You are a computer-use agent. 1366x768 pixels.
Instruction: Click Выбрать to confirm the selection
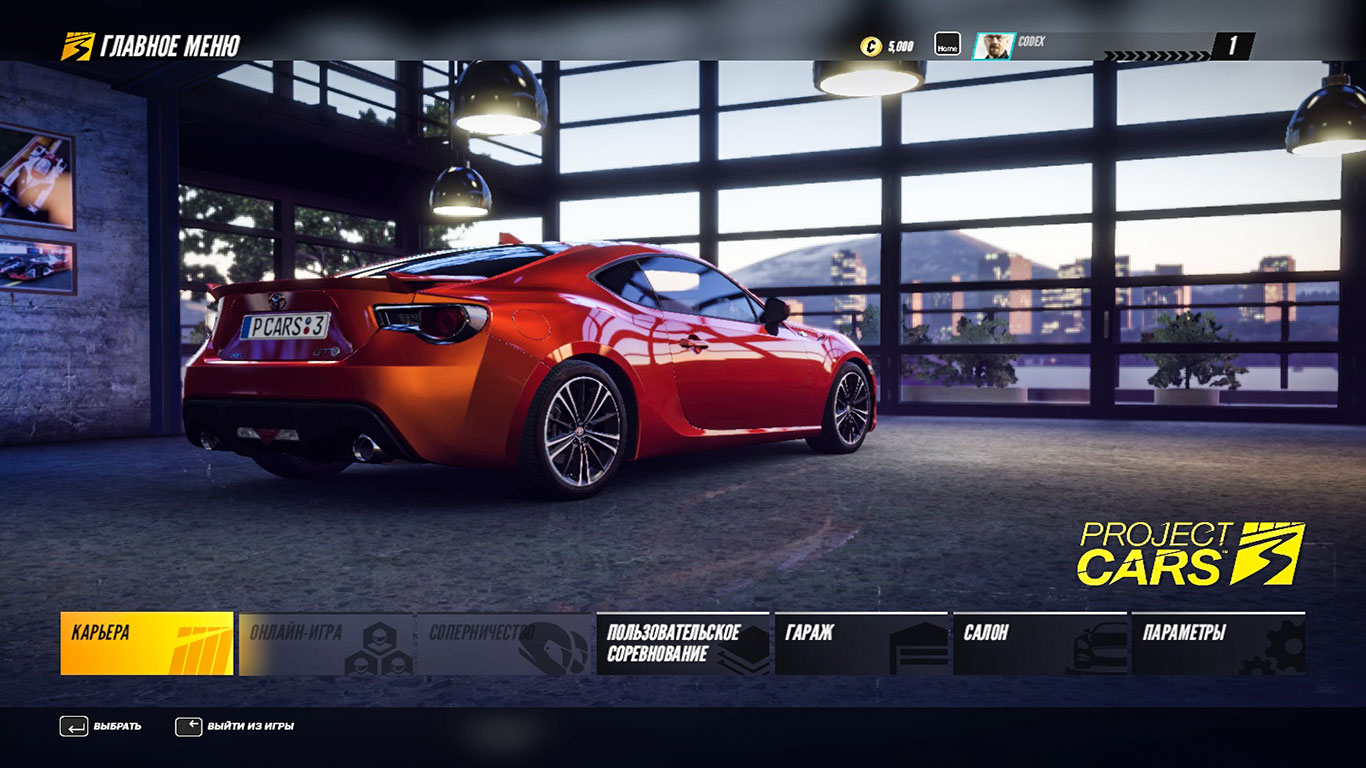[100, 726]
